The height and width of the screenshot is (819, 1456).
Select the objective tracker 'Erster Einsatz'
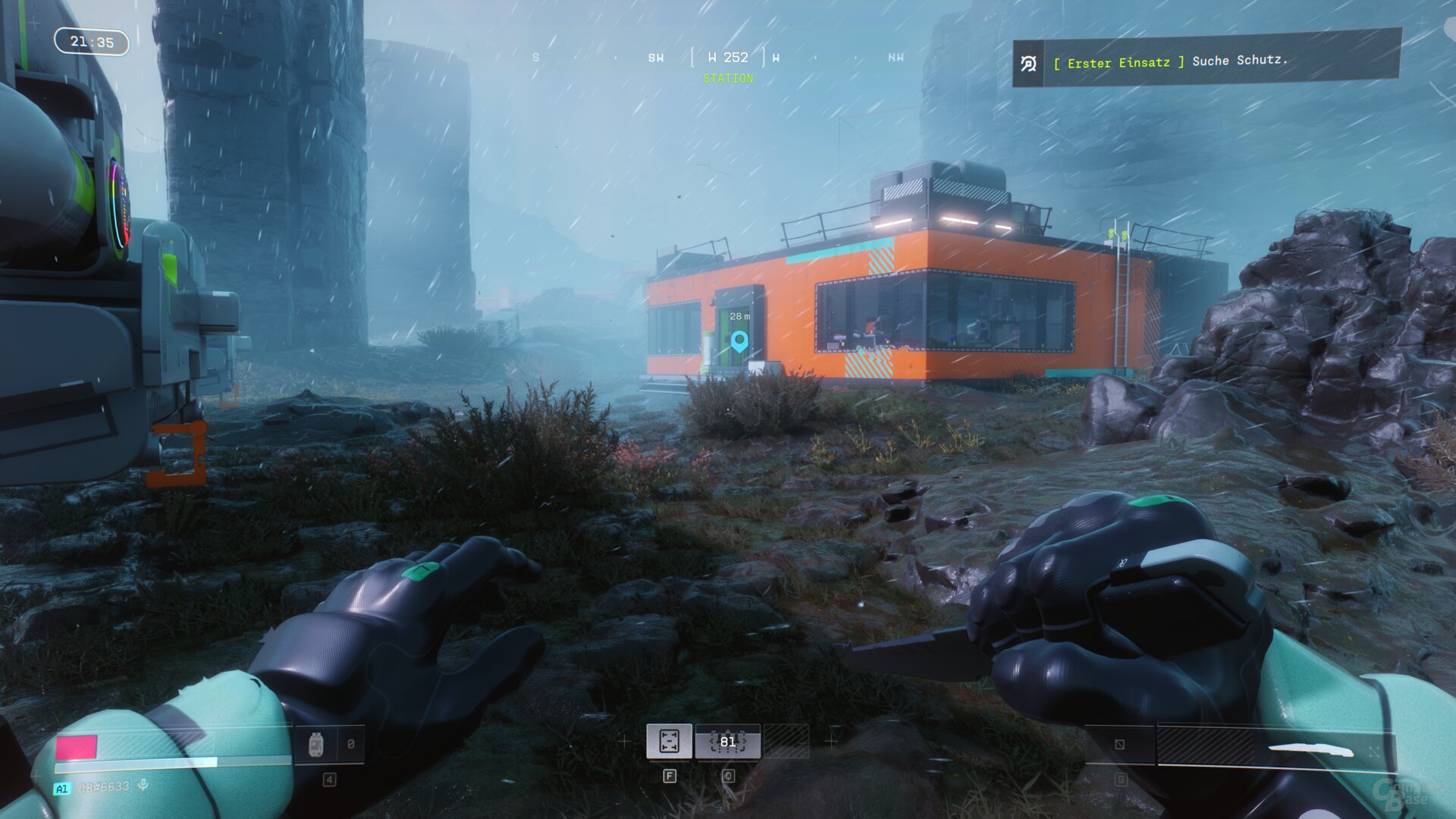(1206, 61)
